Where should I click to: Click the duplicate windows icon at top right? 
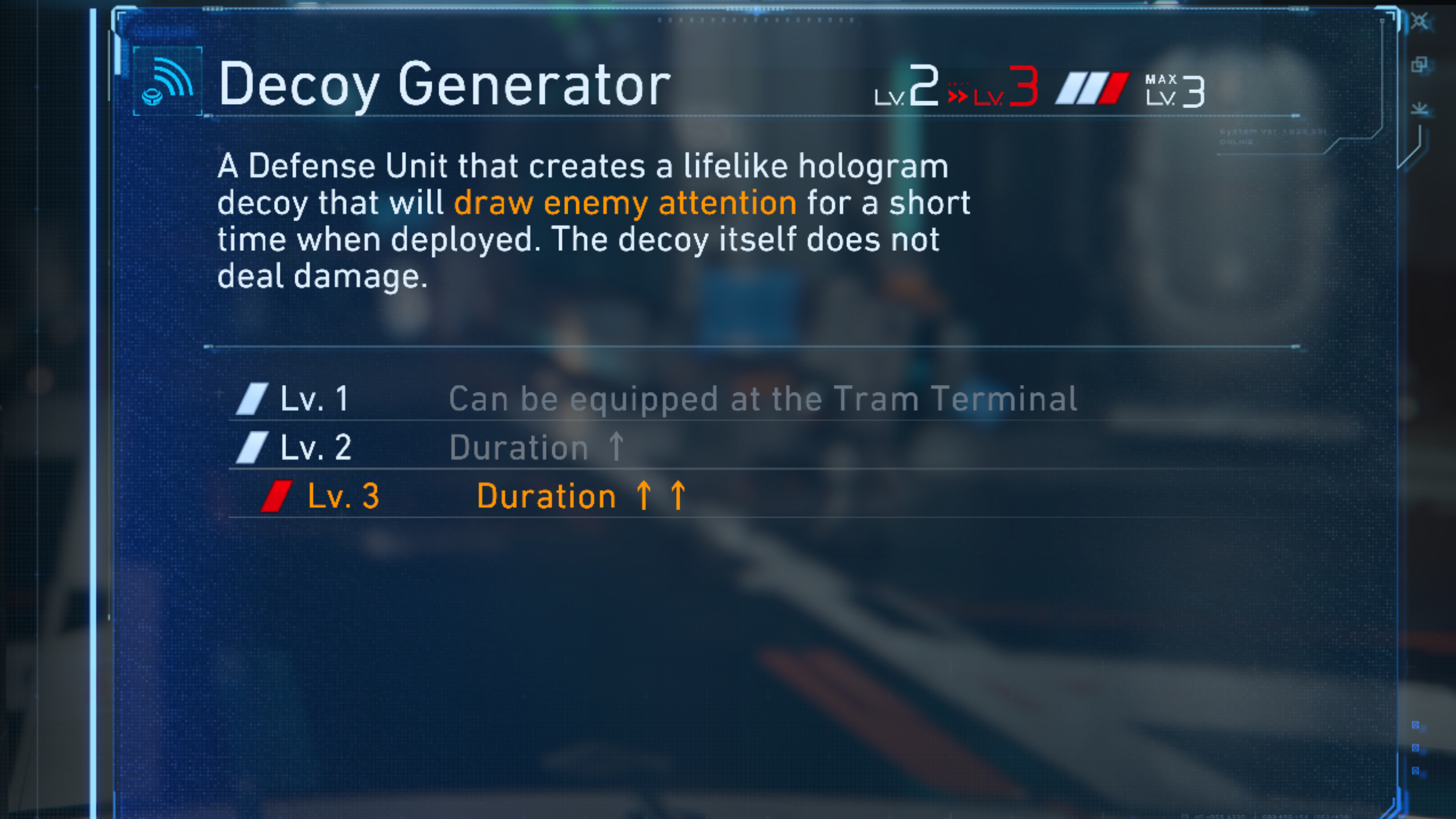tap(1420, 64)
